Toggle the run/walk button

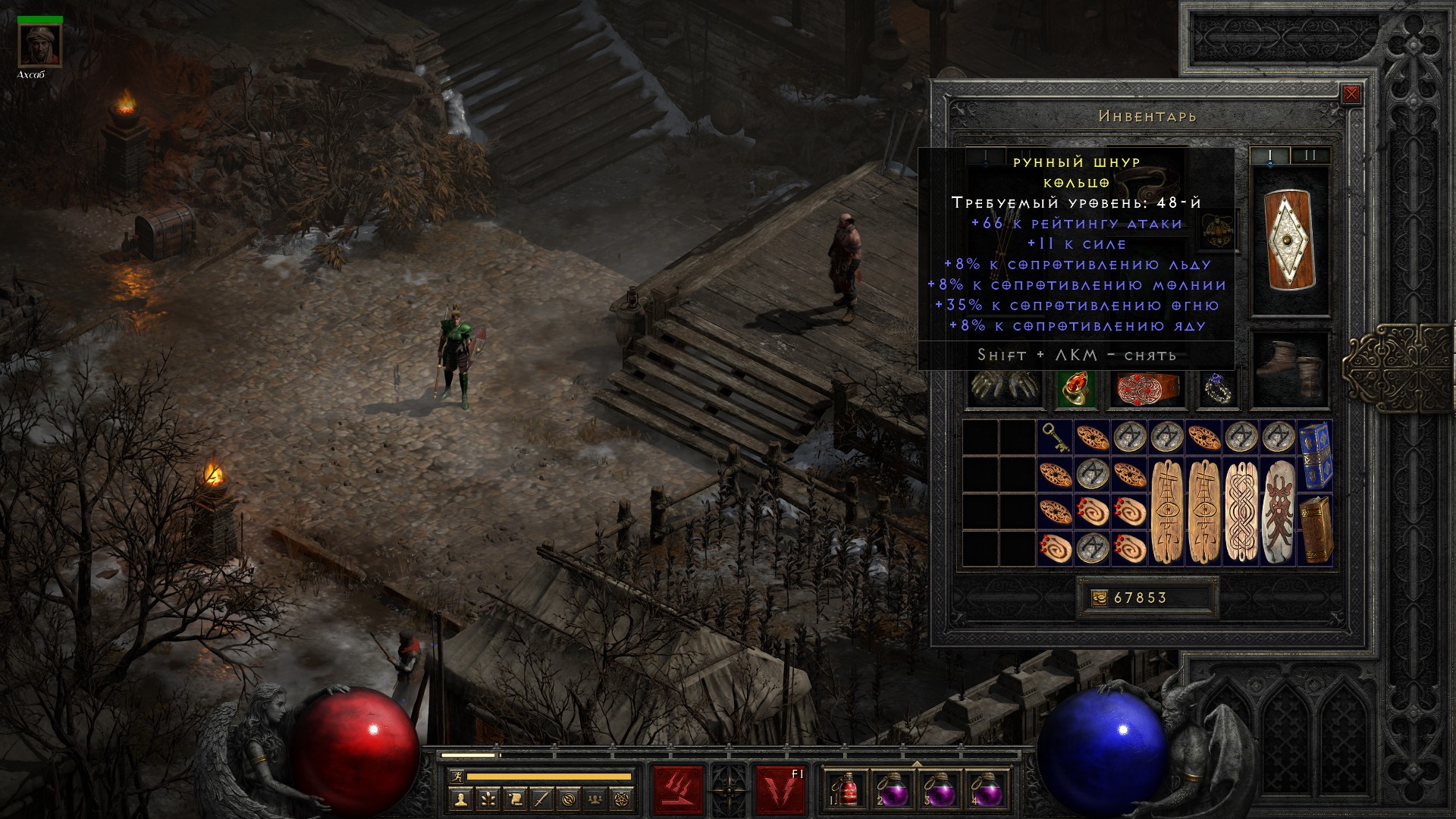point(456,777)
